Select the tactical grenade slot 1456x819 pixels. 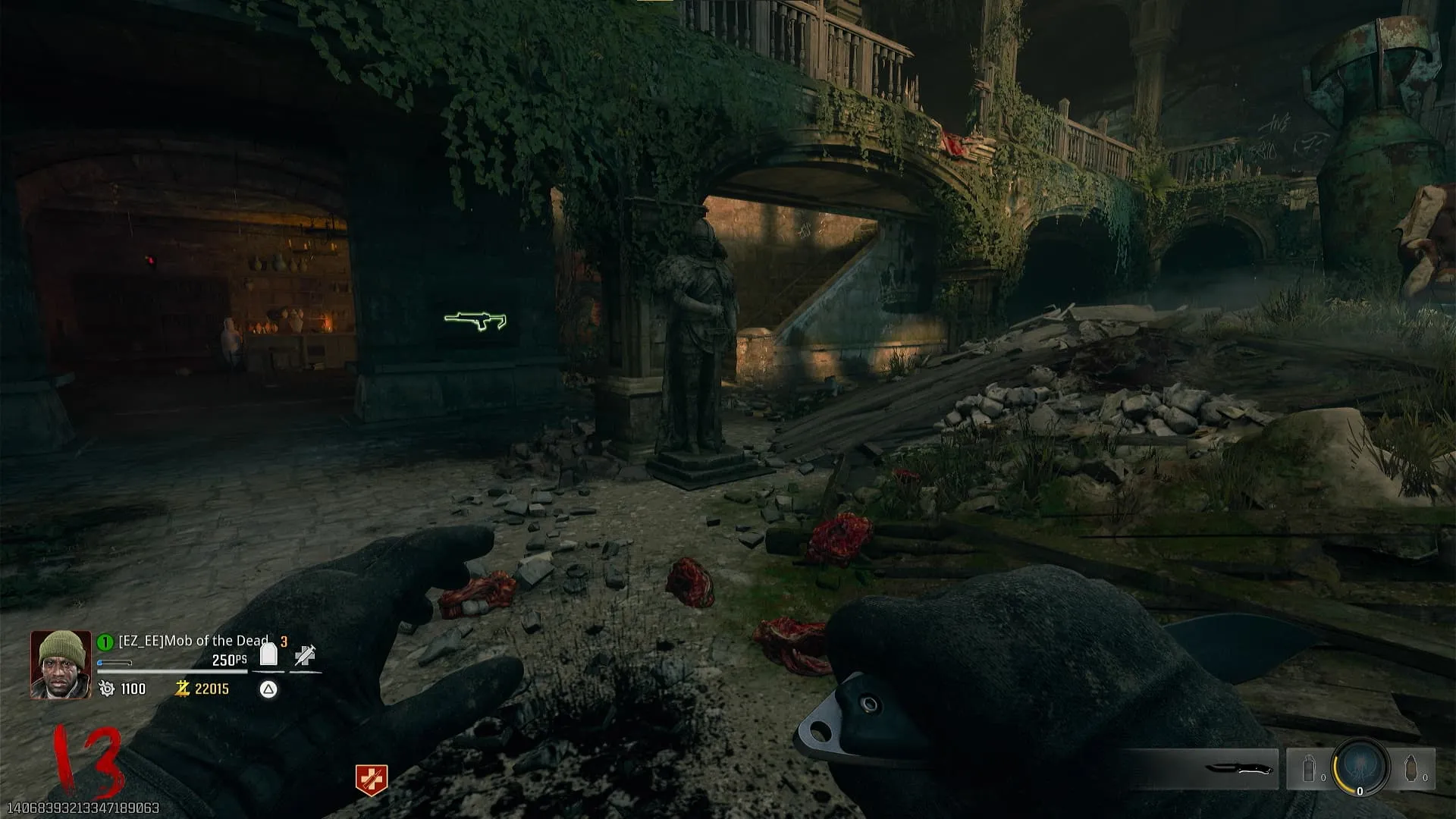(1309, 769)
